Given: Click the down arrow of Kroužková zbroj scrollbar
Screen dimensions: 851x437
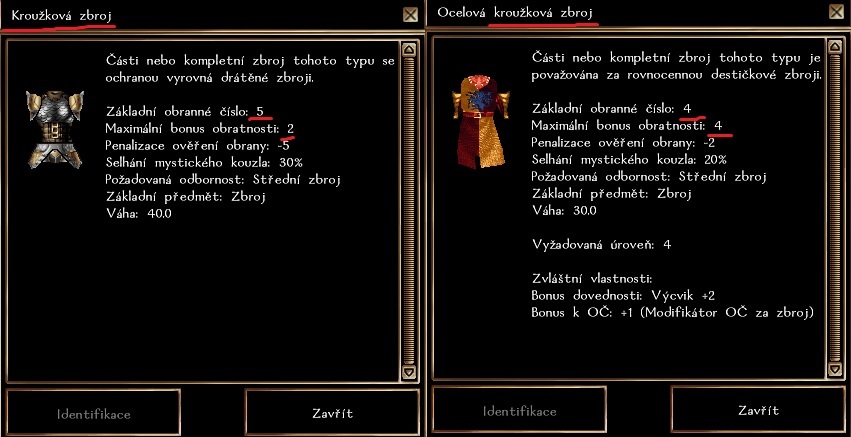Looking at the screenshot, I should 408,372.
